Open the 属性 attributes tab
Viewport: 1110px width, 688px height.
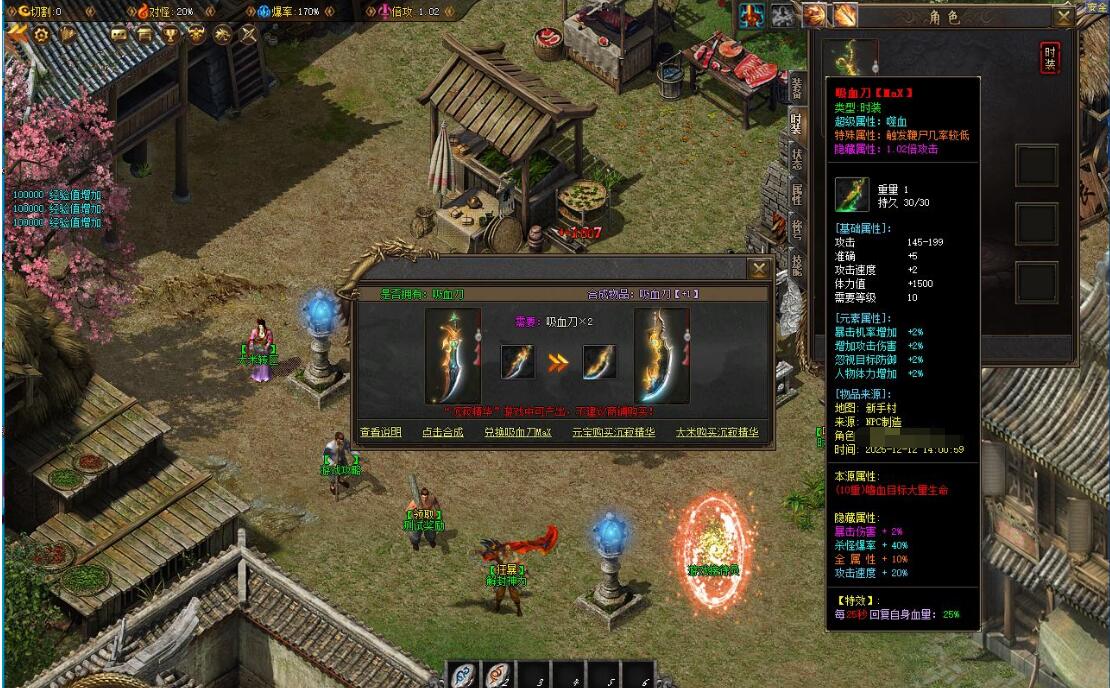tap(797, 192)
